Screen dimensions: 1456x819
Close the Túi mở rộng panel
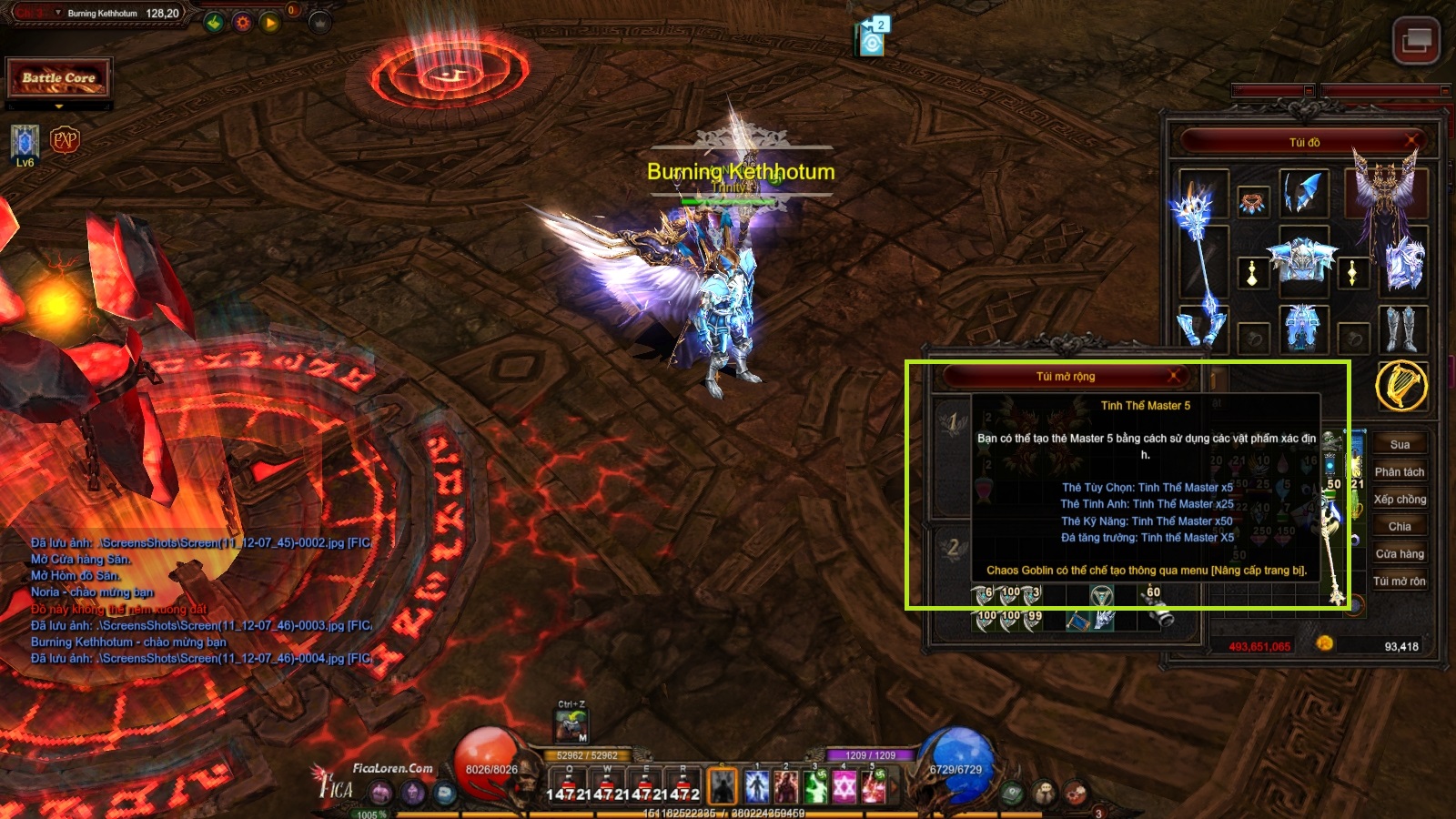(1174, 376)
